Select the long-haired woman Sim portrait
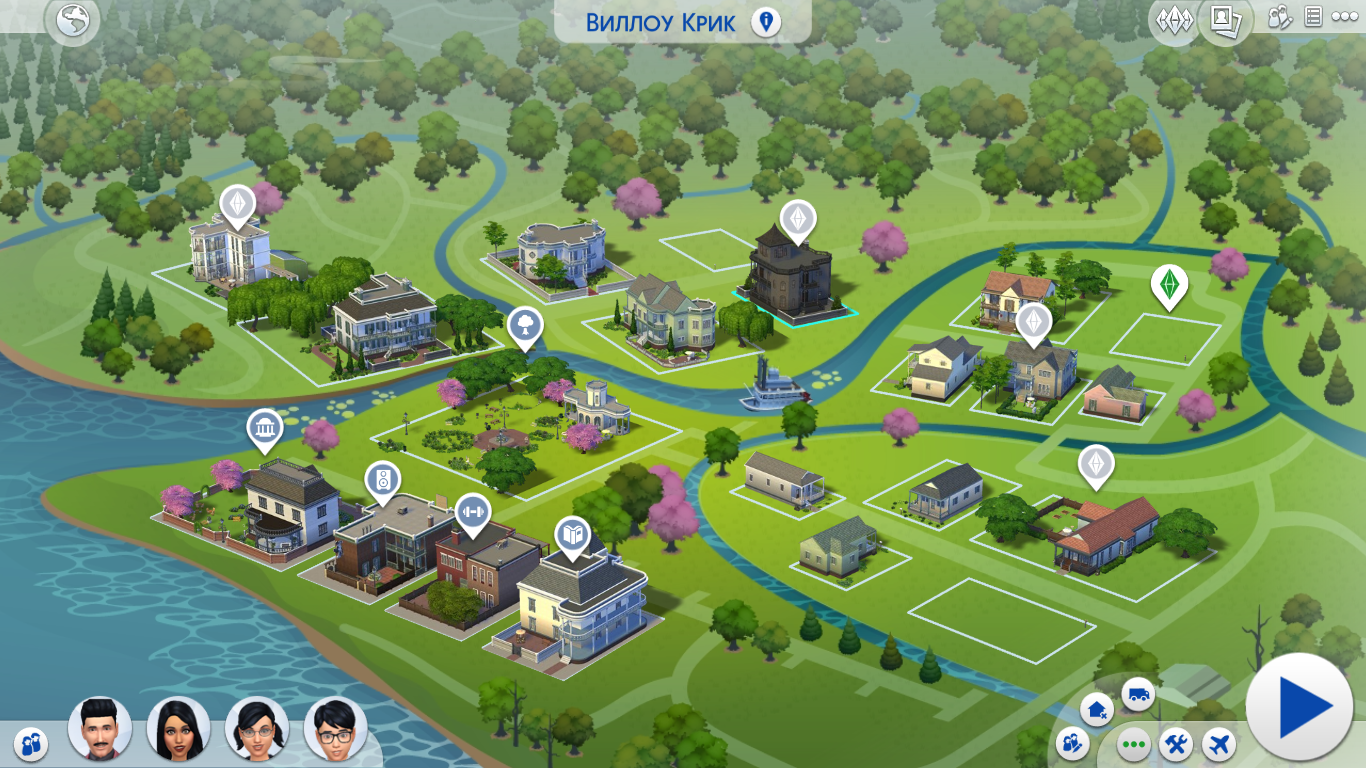The image size is (1366, 768). (178, 728)
